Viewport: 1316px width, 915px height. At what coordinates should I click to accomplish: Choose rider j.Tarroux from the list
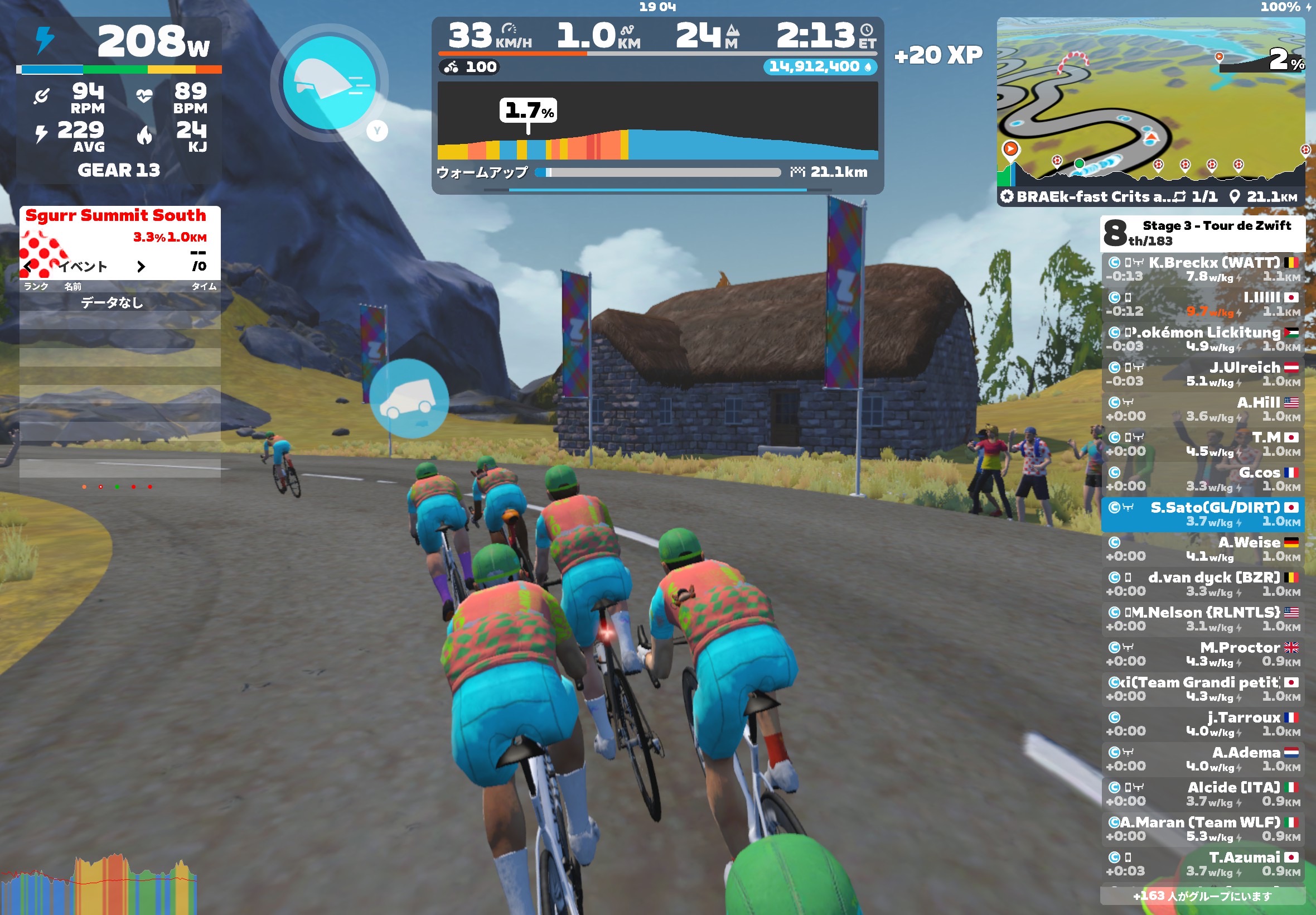click(1202, 724)
